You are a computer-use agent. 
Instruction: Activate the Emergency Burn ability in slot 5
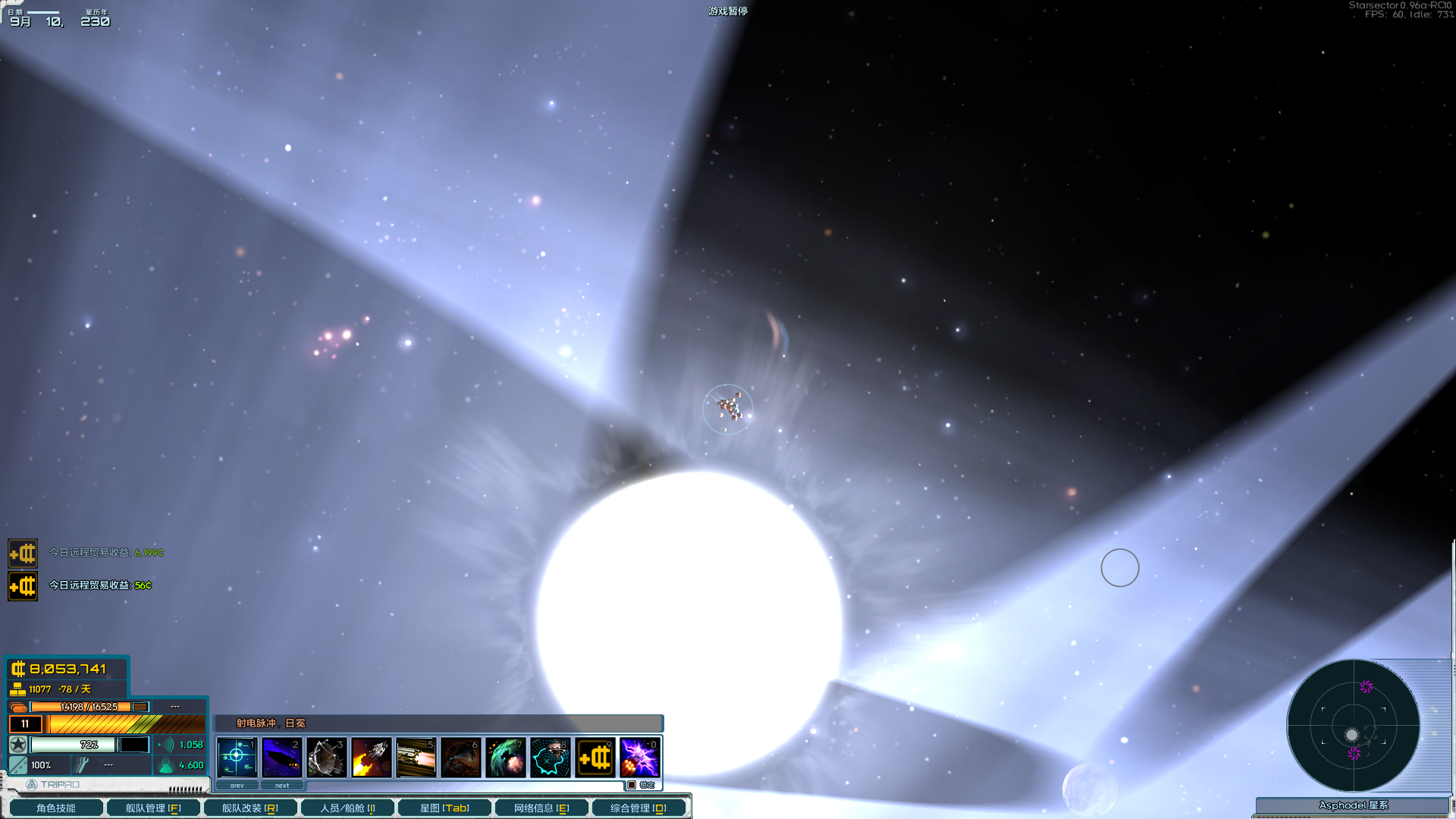pyautogui.click(x=415, y=757)
